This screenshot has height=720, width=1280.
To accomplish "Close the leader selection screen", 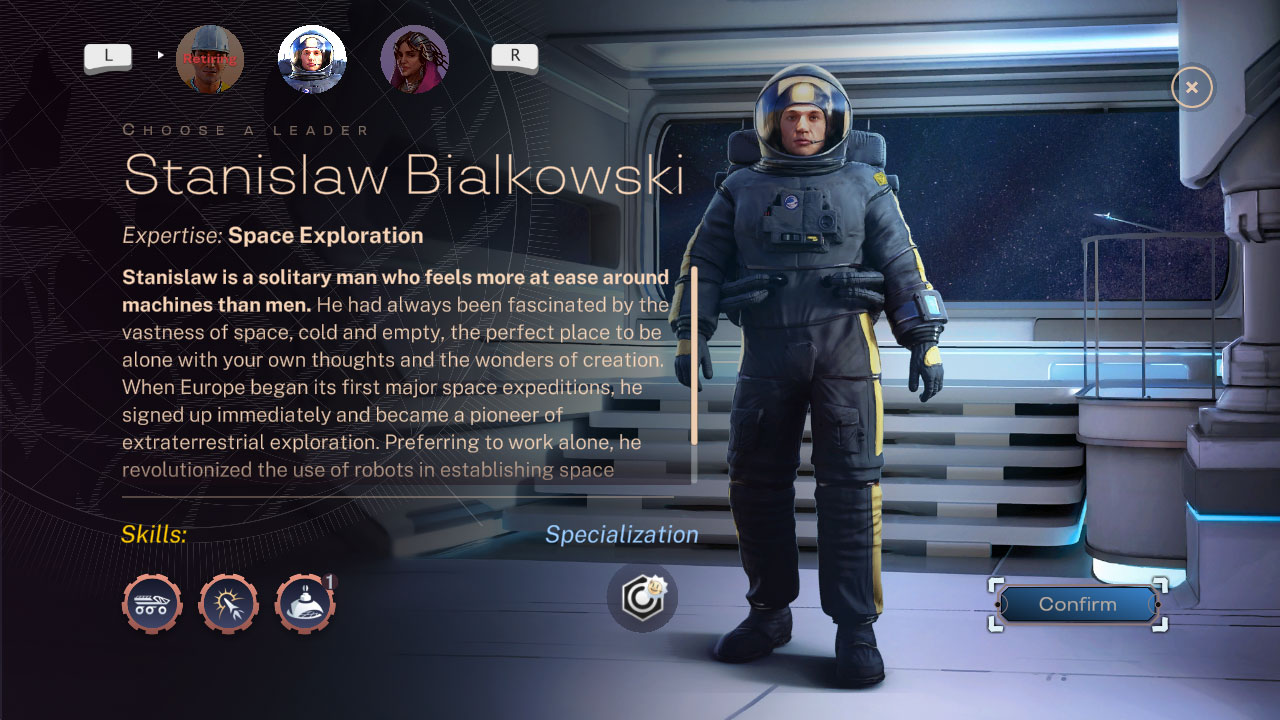I will click(1191, 87).
